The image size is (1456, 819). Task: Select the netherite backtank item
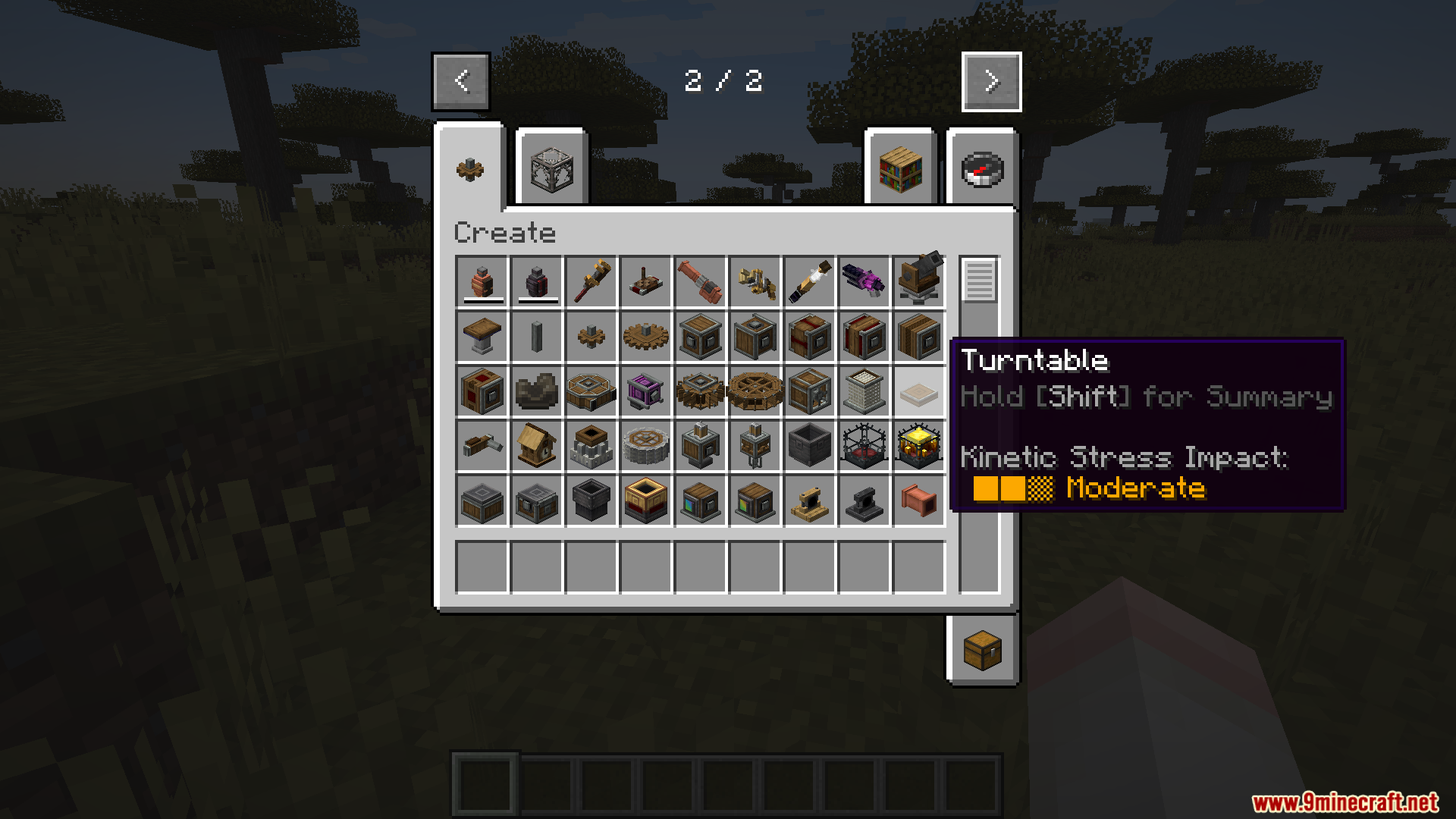tap(538, 282)
